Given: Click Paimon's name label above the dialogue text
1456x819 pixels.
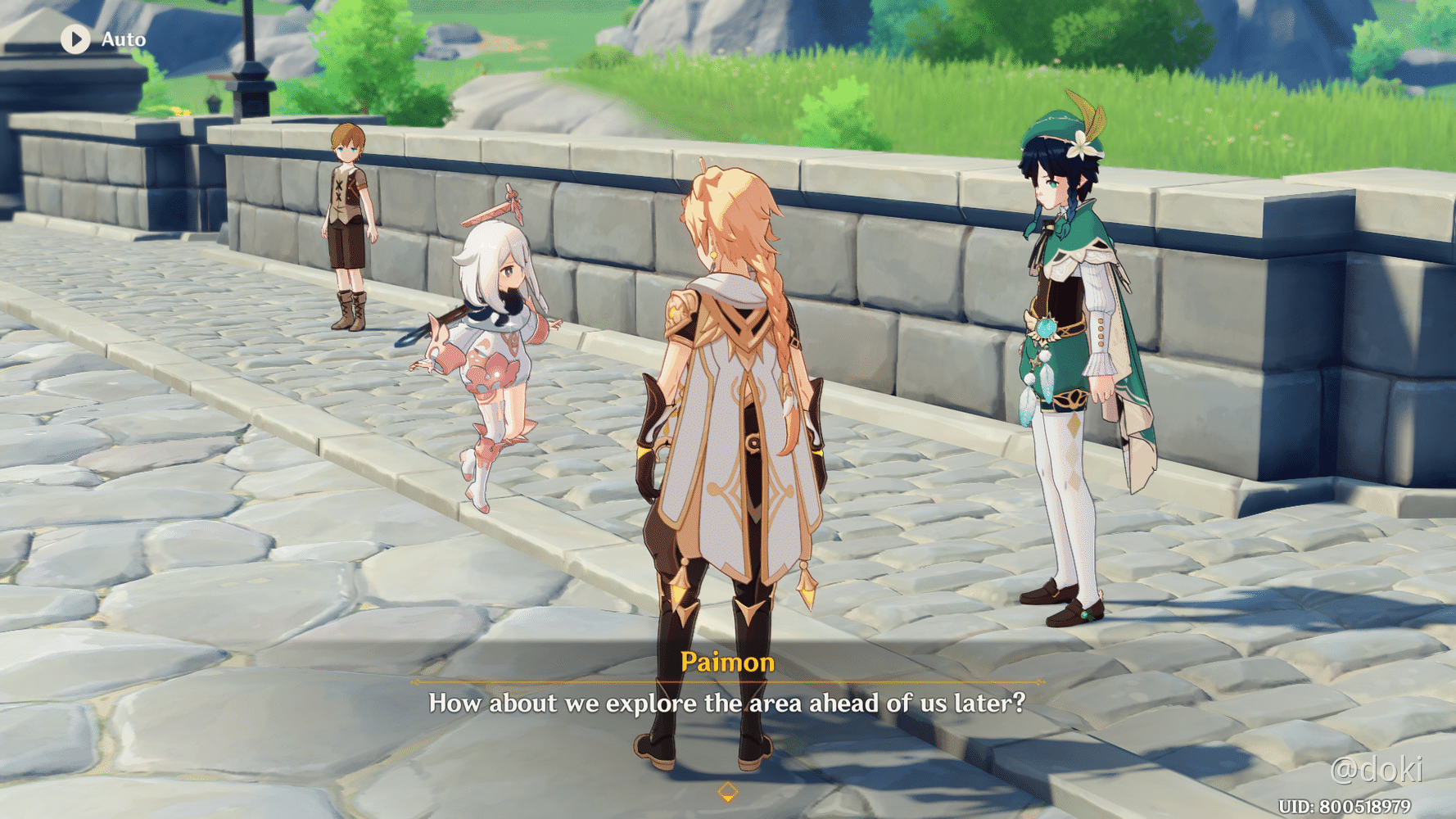Looking at the screenshot, I should 727,663.
